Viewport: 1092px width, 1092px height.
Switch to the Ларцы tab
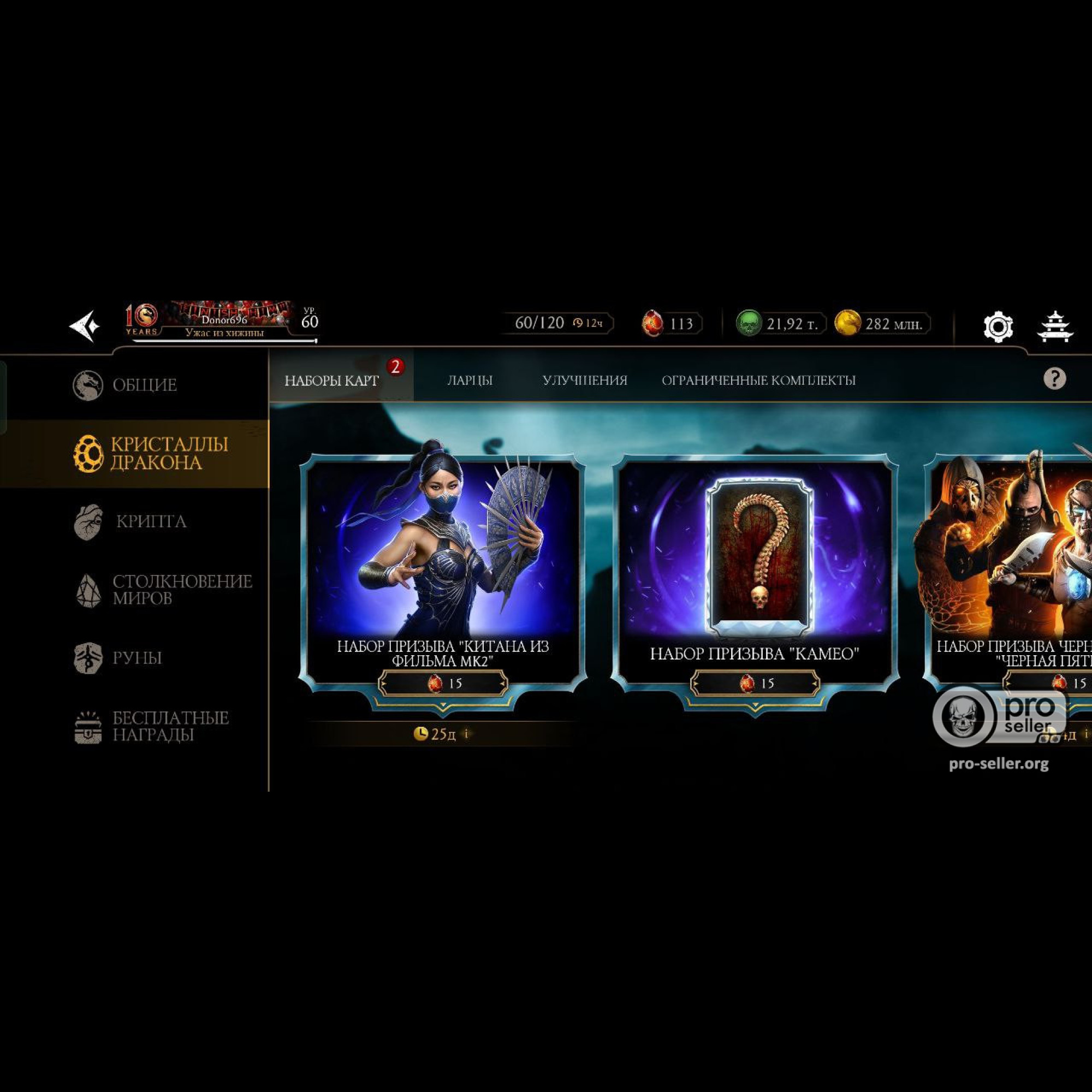click(470, 381)
